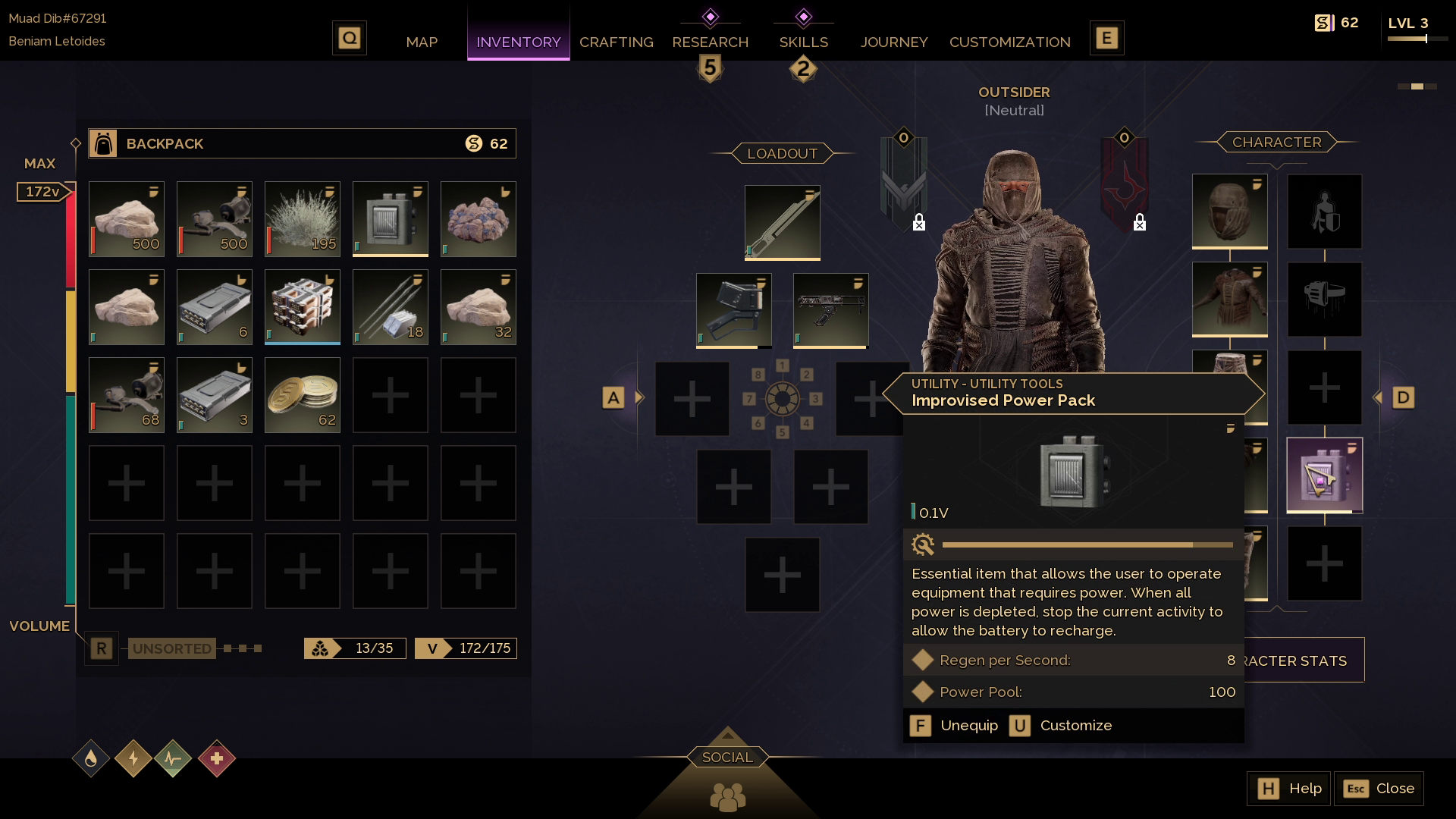This screenshot has width=1456, height=819.
Task: Select the equipped power pack utility slot
Action: (x=1324, y=475)
